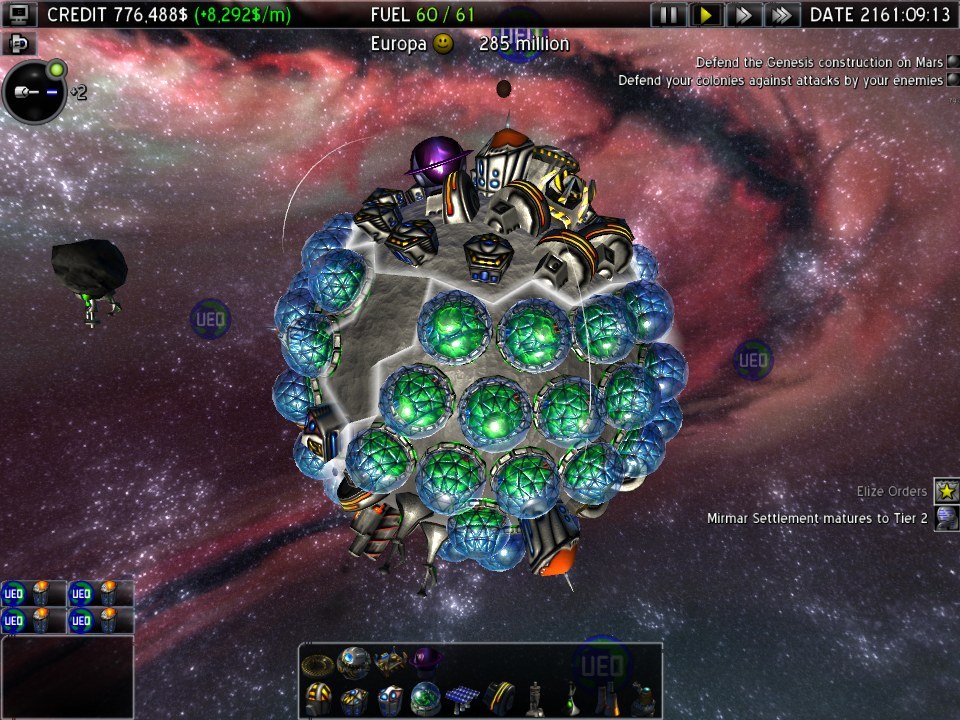Screen dimensions: 960x720
Task: Open the Elize Orders star notification
Action: tap(945, 491)
